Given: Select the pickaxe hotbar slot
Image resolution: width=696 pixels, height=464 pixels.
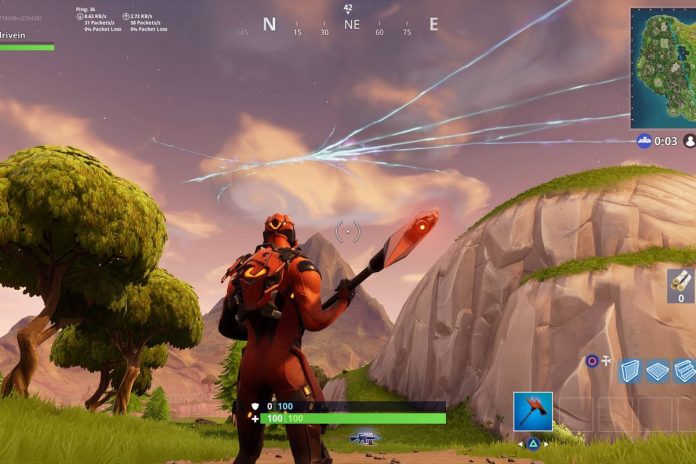Looking at the screenshot, I should pos(533,411).
